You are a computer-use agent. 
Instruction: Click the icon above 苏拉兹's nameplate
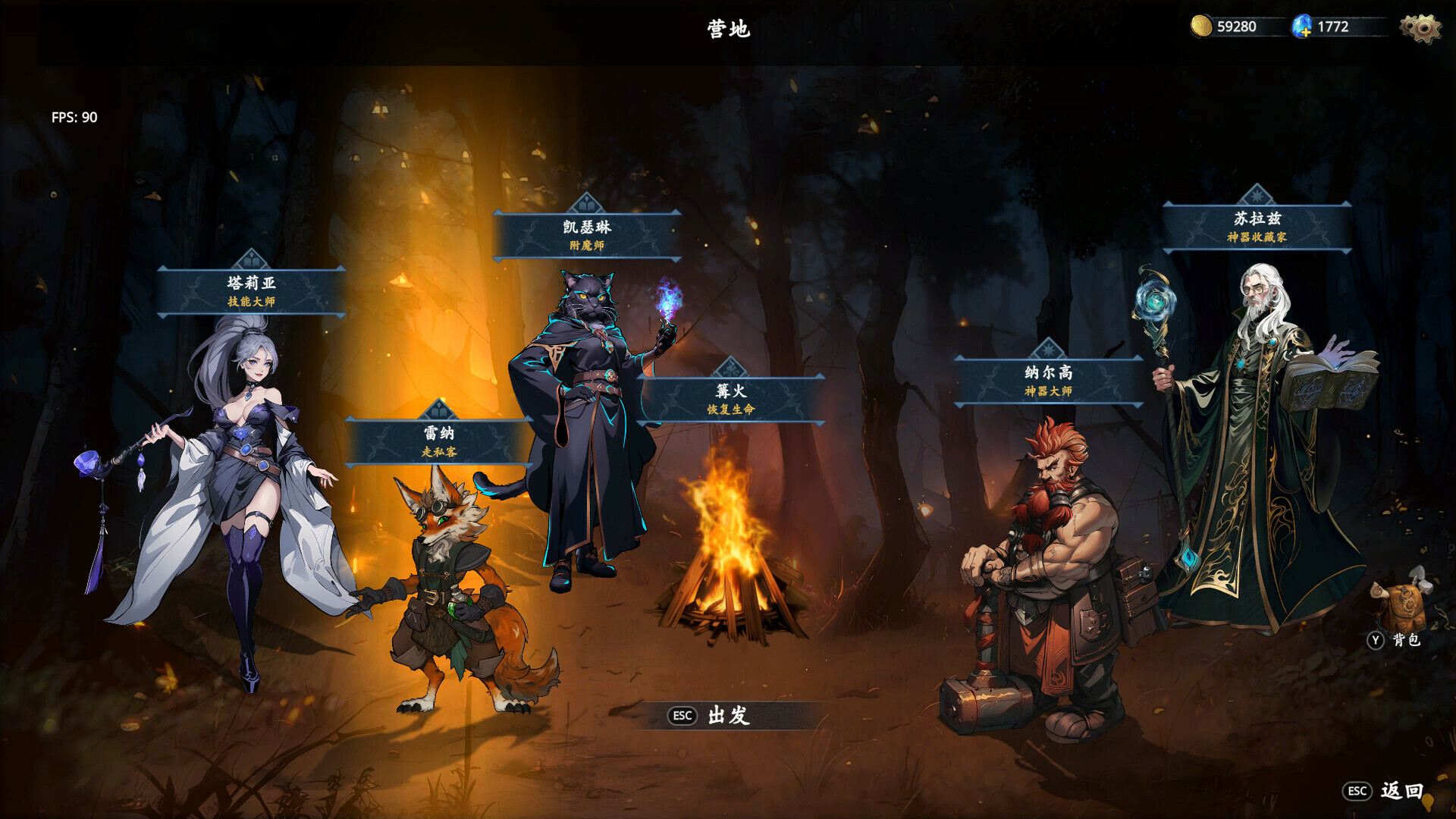tap(1259, 195)
